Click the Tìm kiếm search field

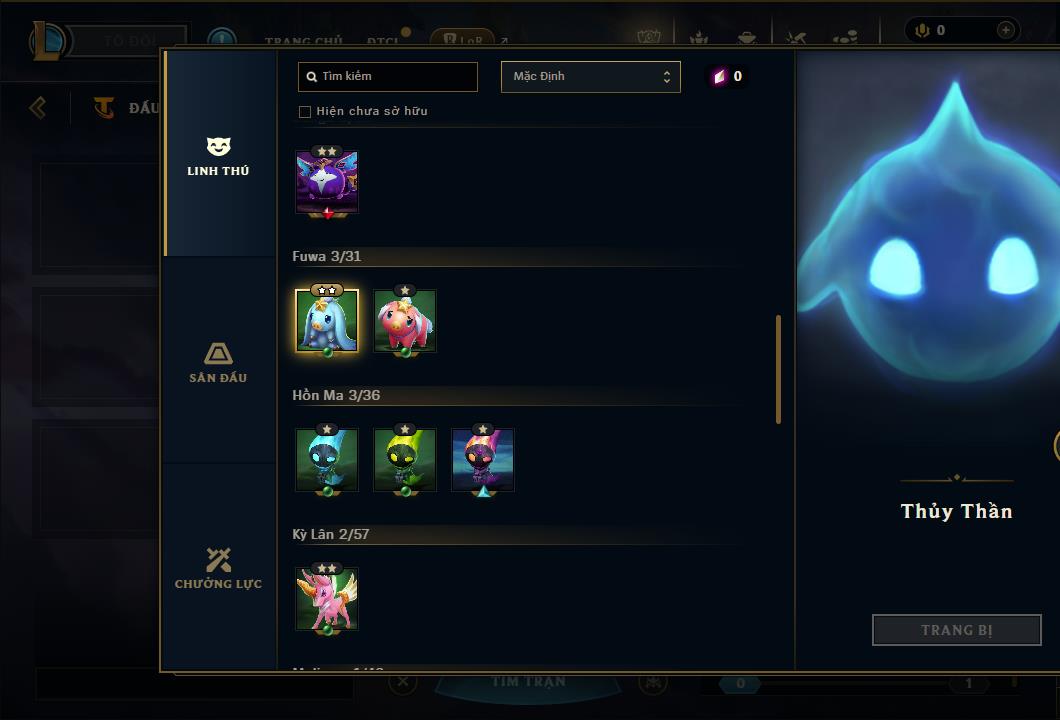(388, 76)
